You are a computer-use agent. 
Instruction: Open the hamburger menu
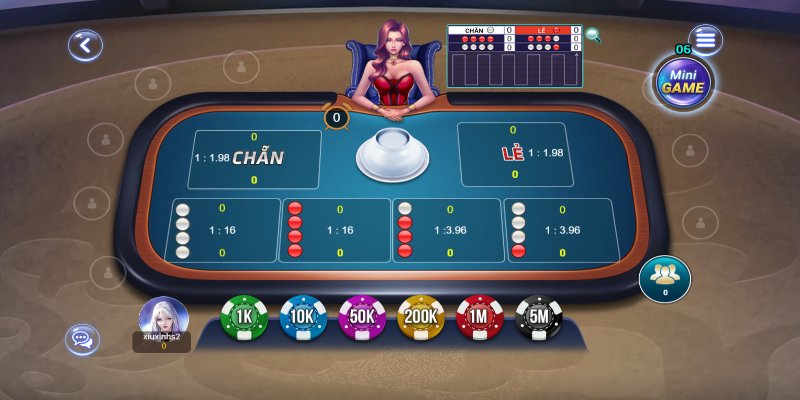(706, 41)
